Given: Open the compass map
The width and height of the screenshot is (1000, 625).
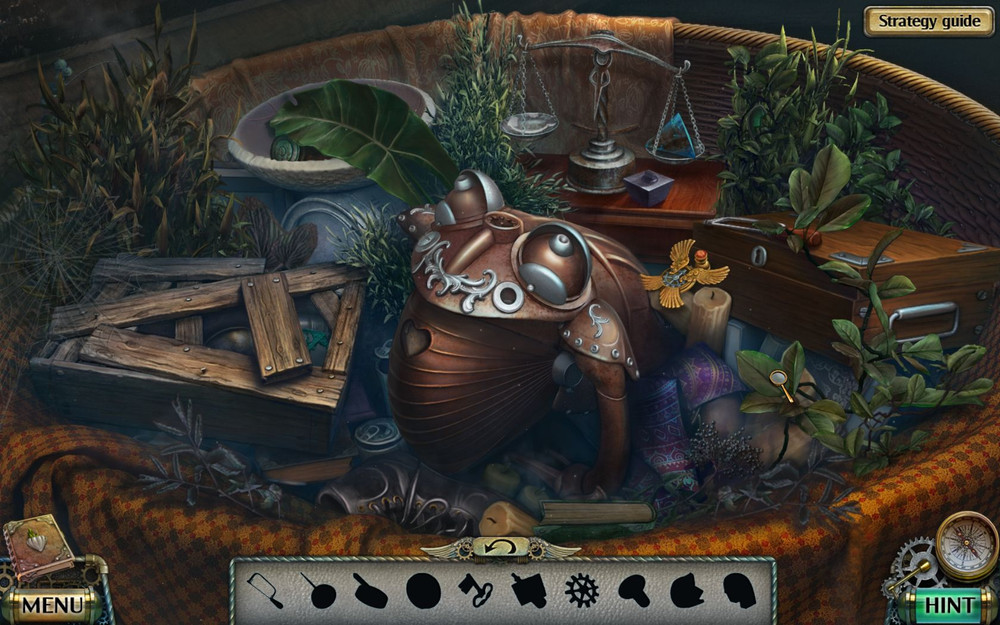Looking at the screenshot, I should (966, 545).
